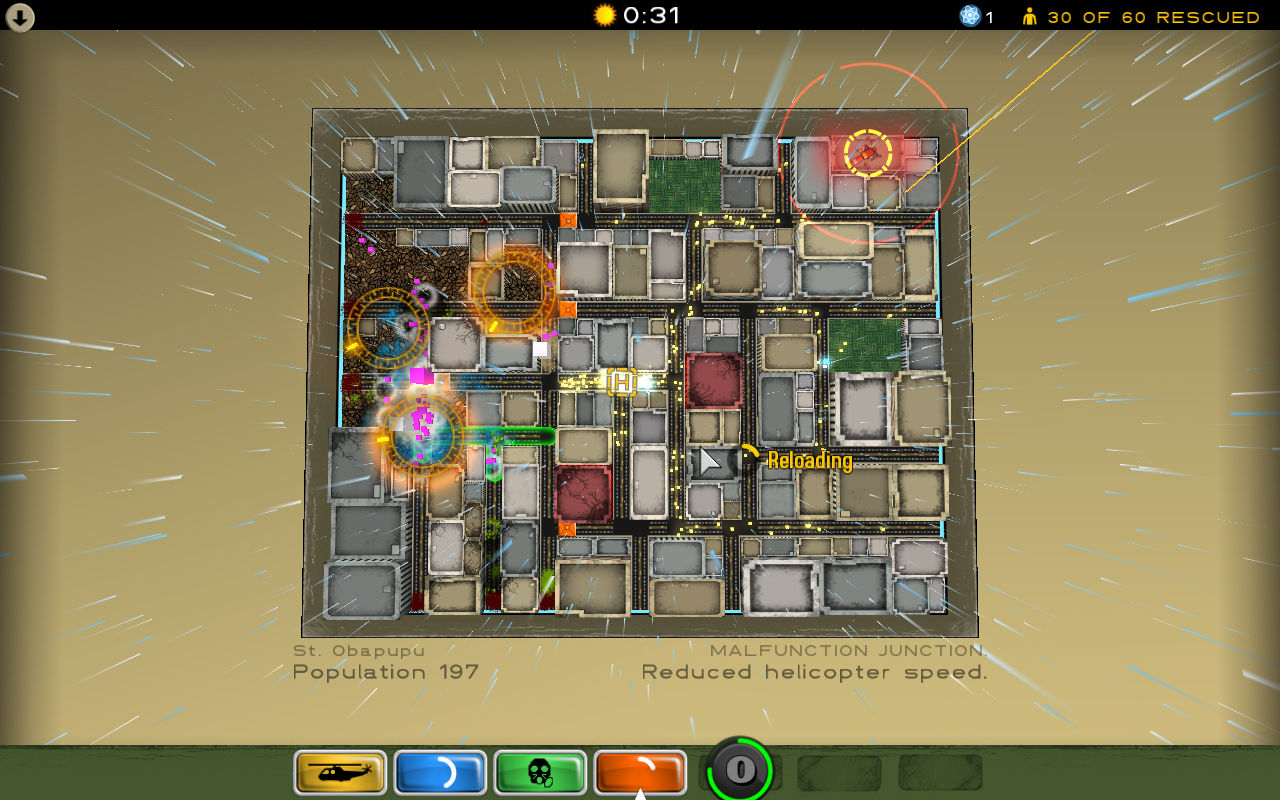Click the orange reloading unit card
The image size is (1280, 800).
(640, 772)
